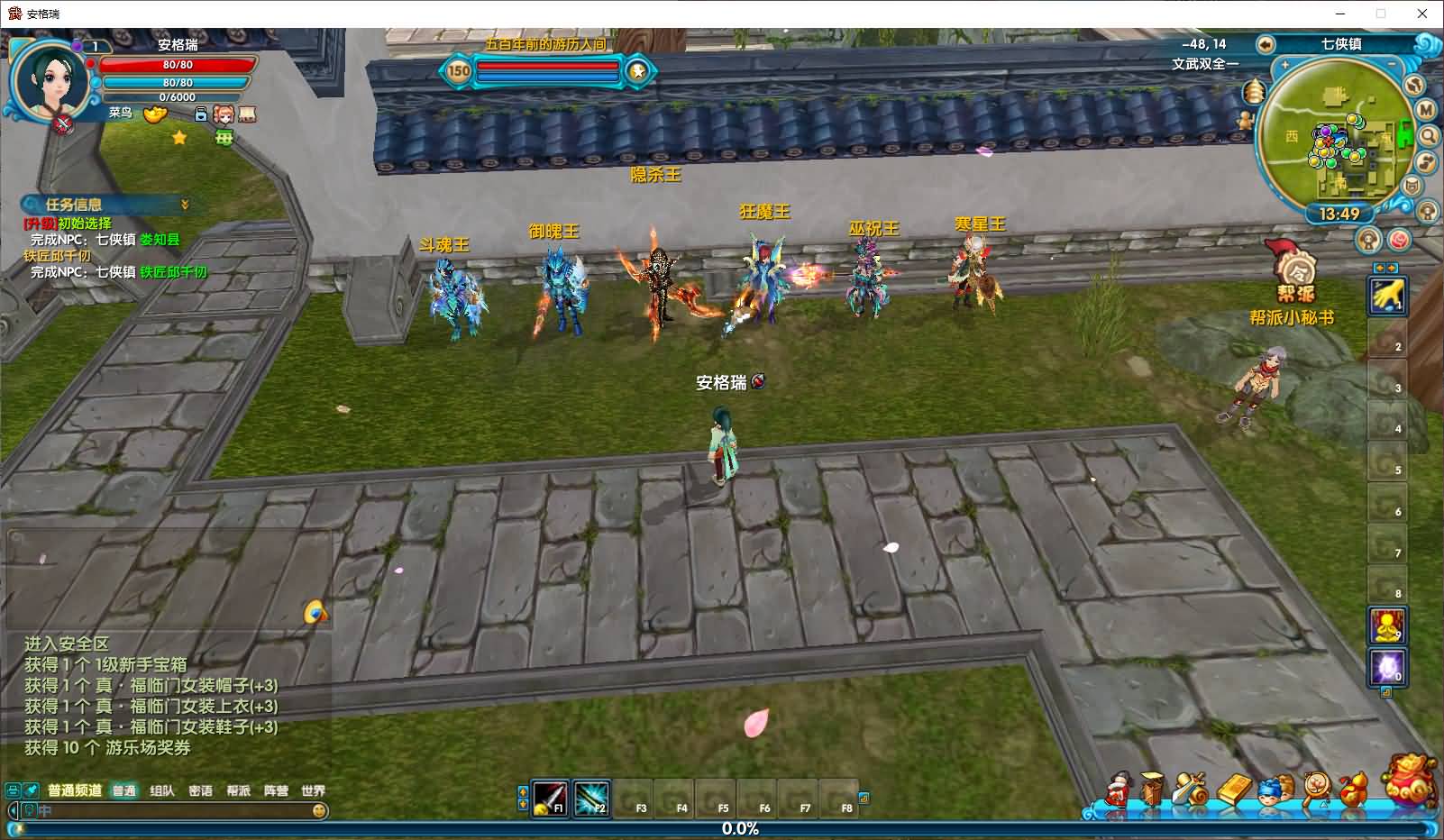Click the magnifier search button beside minimap
Image resolution: width=1444 pixels, height=840 pixels.
tap(1428, 136)
